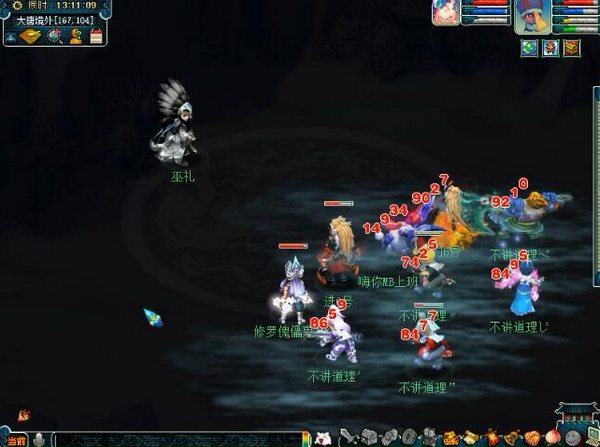Click the red-faced character buff icon
Image resolution: width=600 pixels, height=447 pixels.
(550, 47)
